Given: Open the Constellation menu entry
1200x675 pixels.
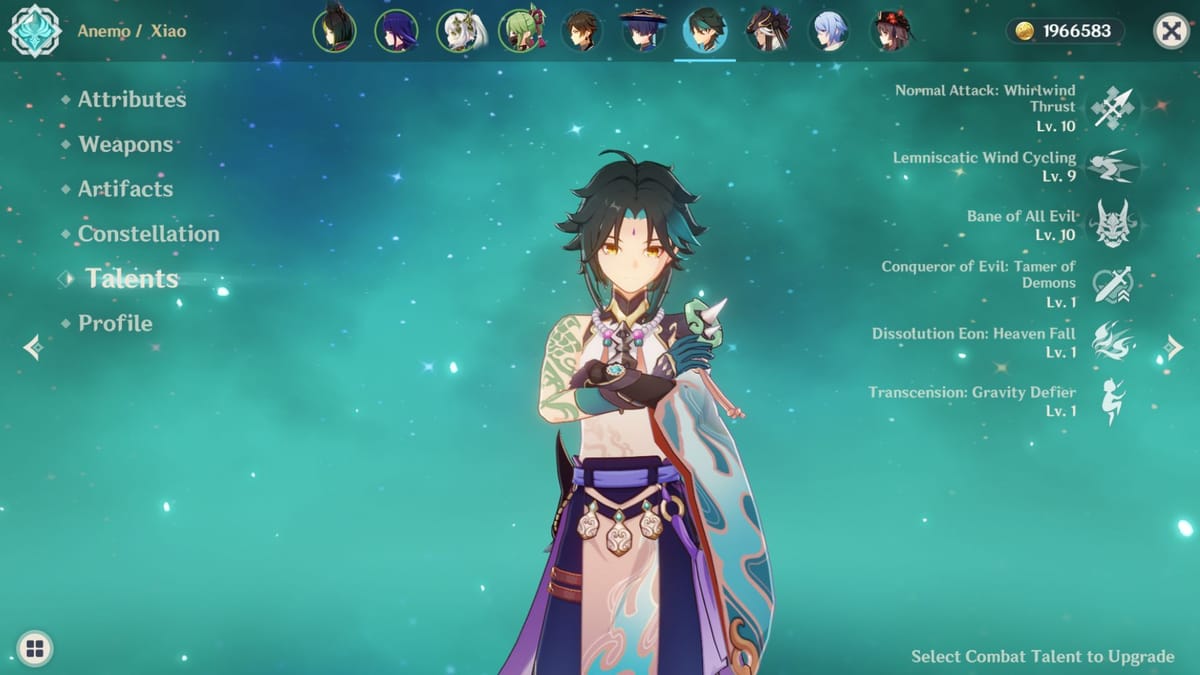Looking at the screenshot, I should [x=148, y=234].
